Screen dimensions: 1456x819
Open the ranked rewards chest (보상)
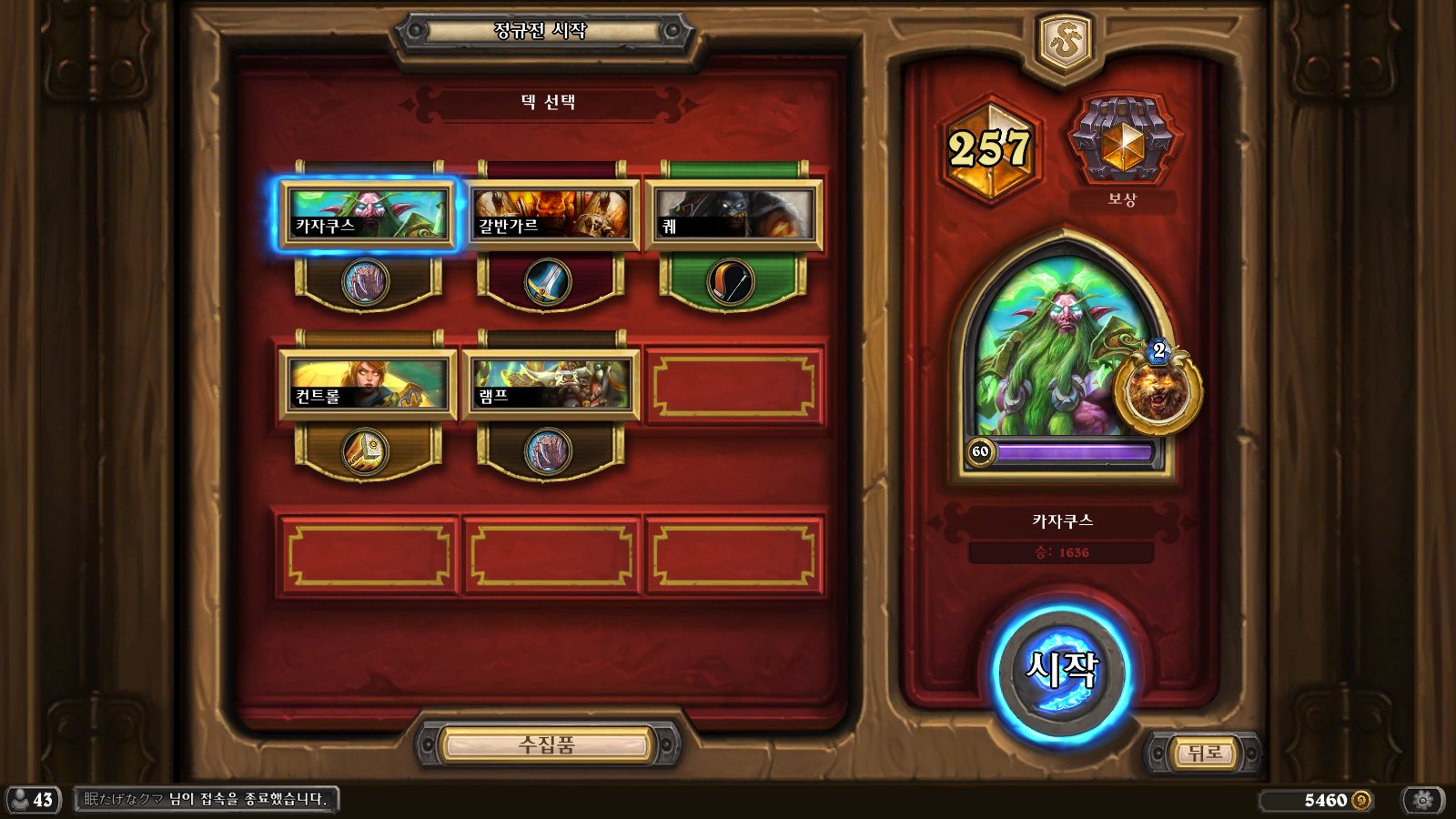click(1123, 141)
